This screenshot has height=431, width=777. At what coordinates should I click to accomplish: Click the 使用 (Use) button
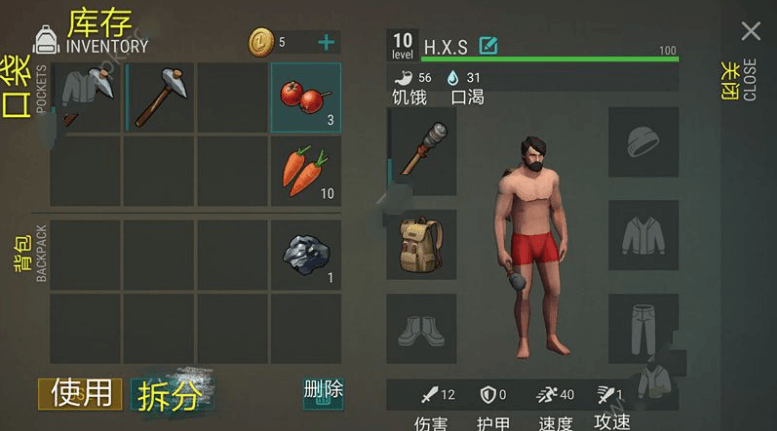pyautogui.click(x=81, y=393)
